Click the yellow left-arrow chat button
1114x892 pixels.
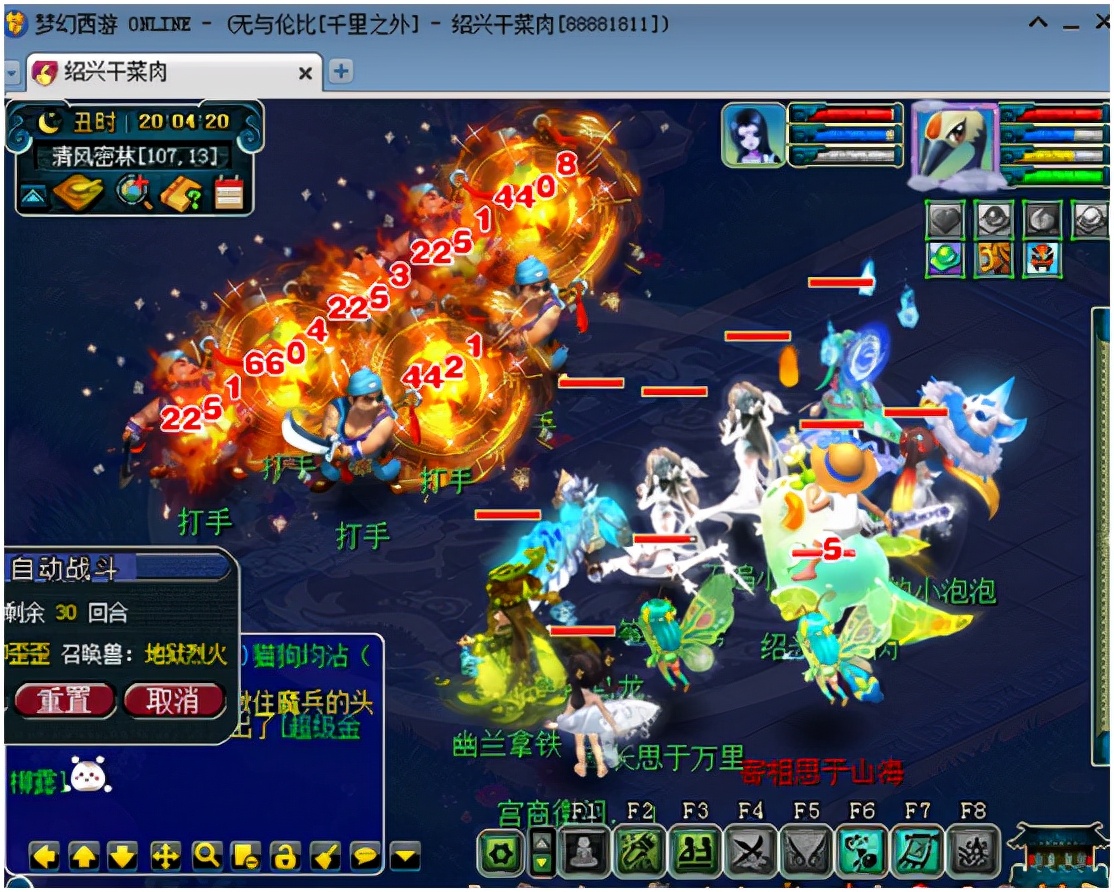pyautogui.click(x=43, y=856)
